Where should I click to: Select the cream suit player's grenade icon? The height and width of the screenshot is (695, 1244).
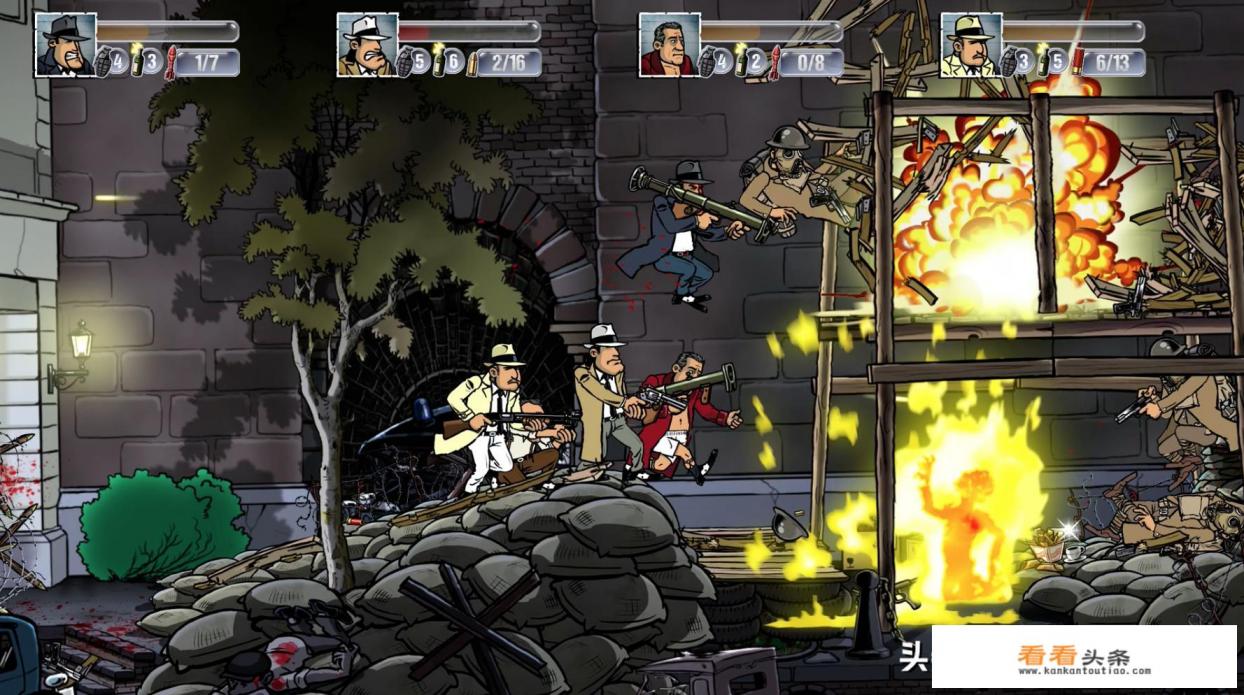point(1010,62)
